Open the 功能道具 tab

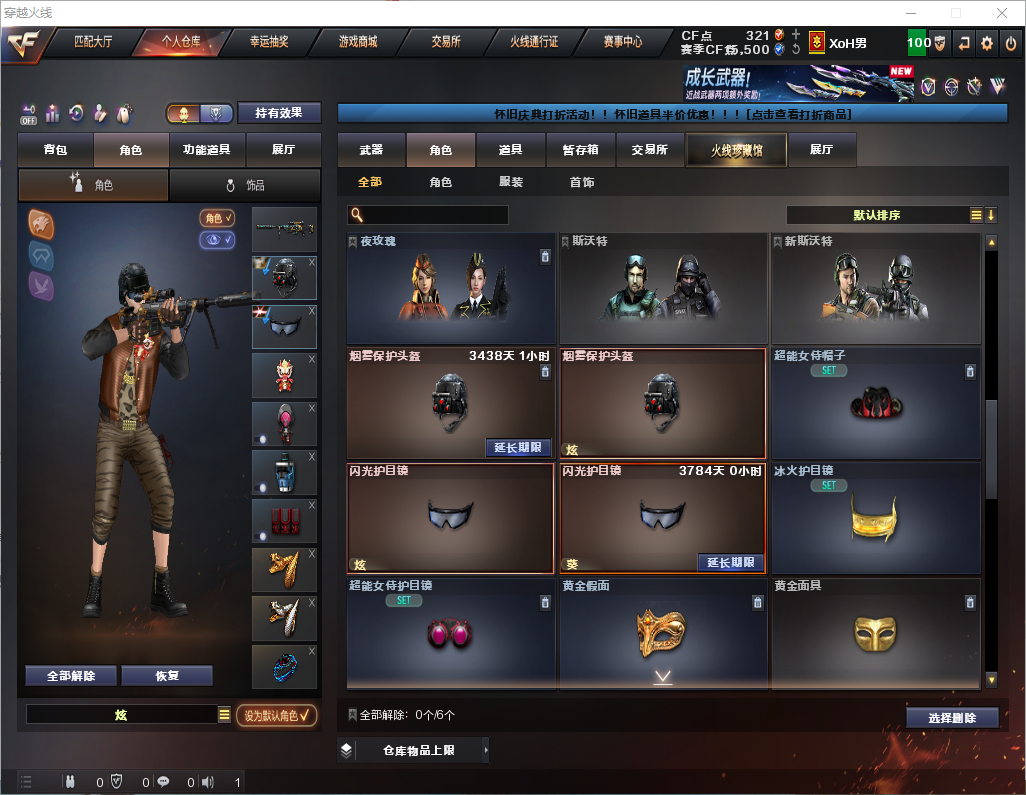pyautogui.click(x=207, y=150)
